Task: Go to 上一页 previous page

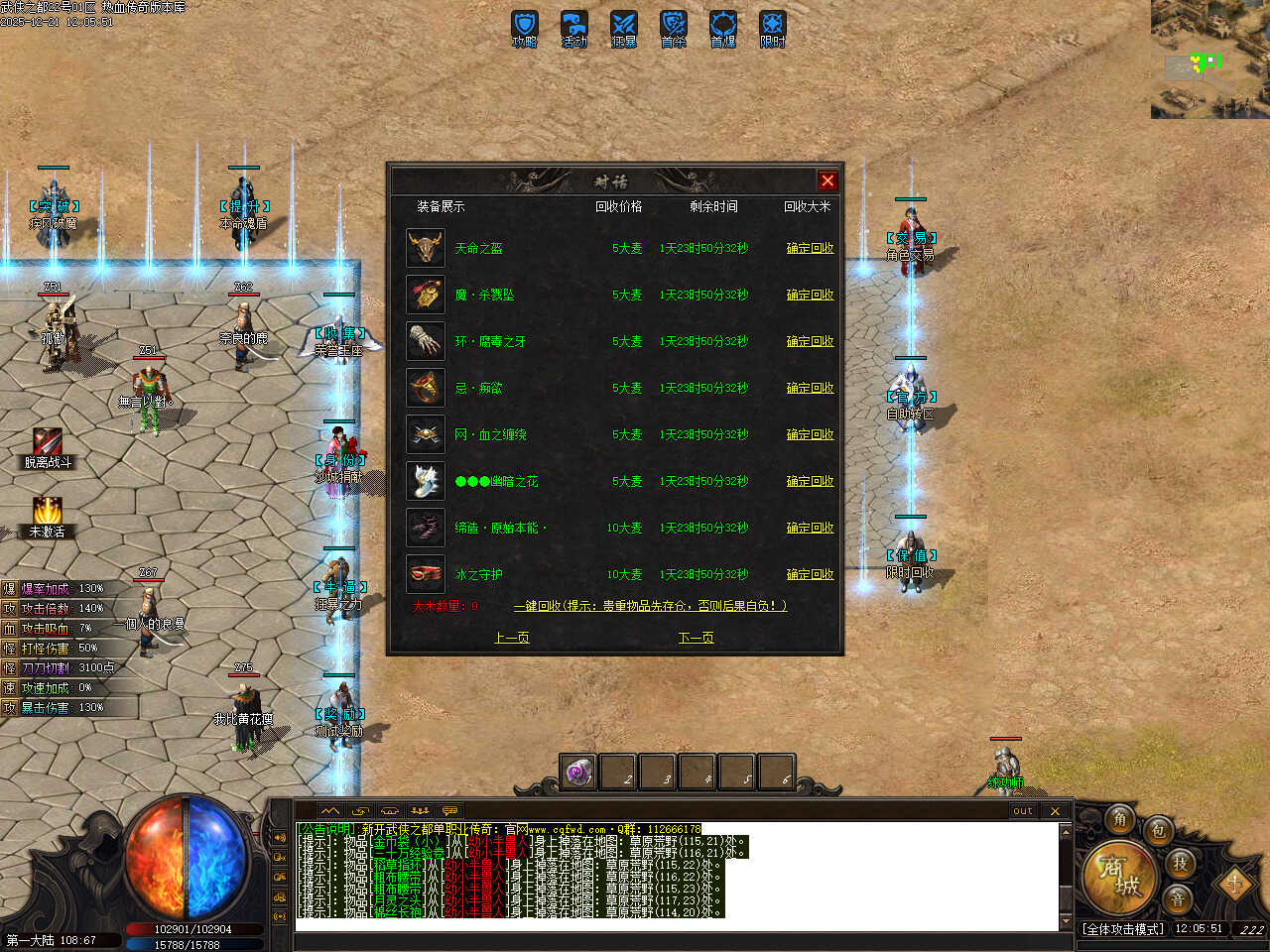Action: (x=511, y=638)
